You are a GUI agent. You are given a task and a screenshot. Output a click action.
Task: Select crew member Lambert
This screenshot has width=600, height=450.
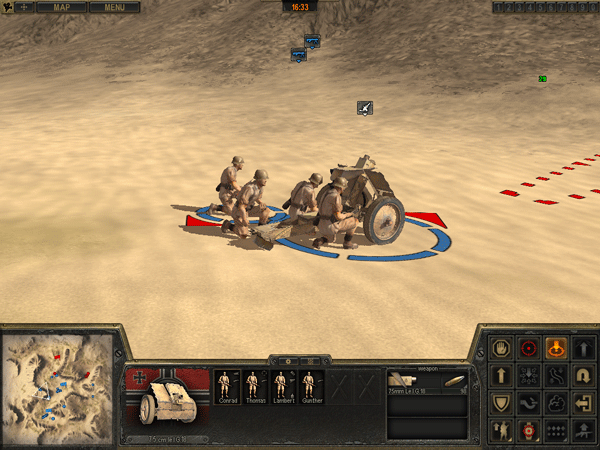(x=284, y=385)
